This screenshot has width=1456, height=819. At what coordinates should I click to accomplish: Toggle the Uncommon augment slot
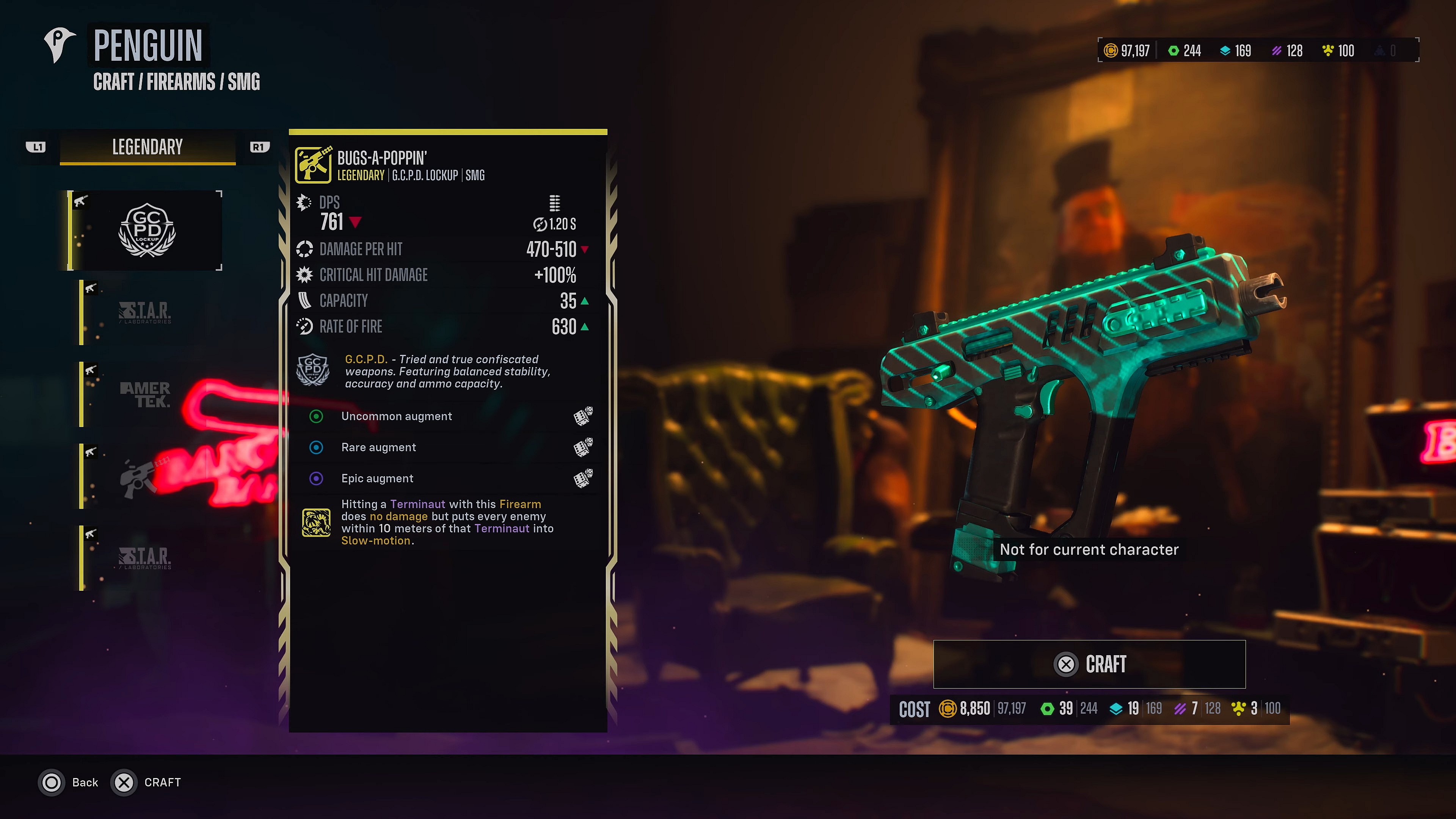coord(316,417)
